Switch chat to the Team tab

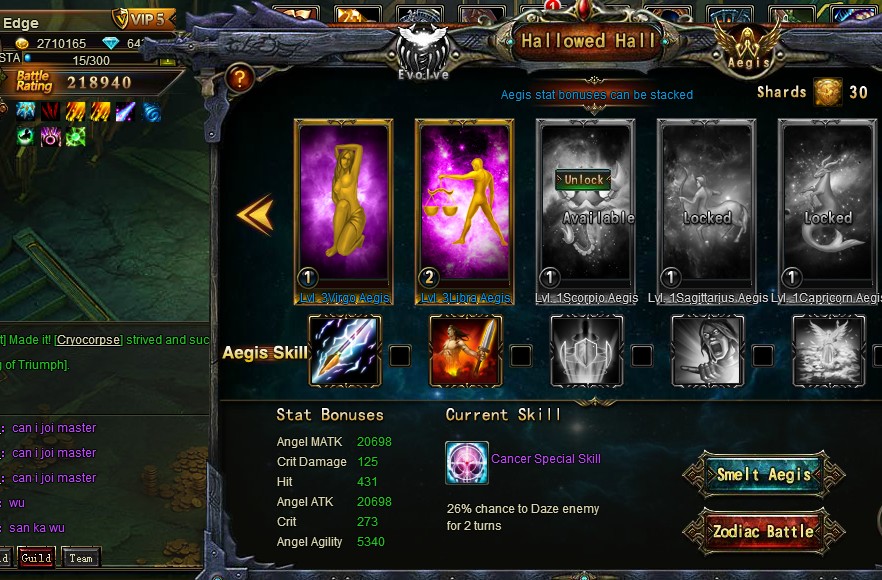(81, 558)
